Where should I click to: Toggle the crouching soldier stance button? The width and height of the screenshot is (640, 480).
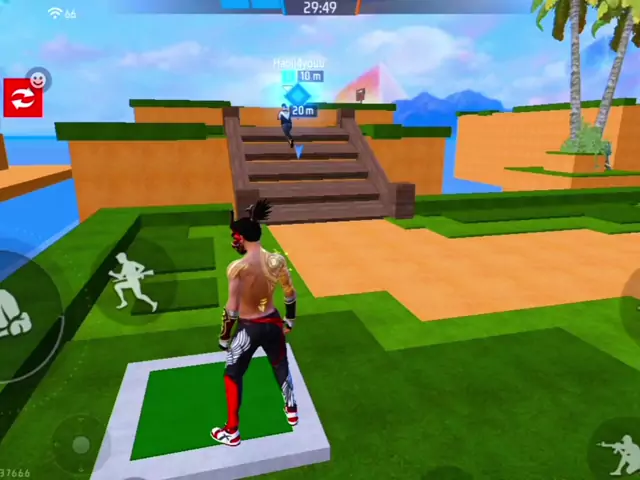click(x=620, y=453)
